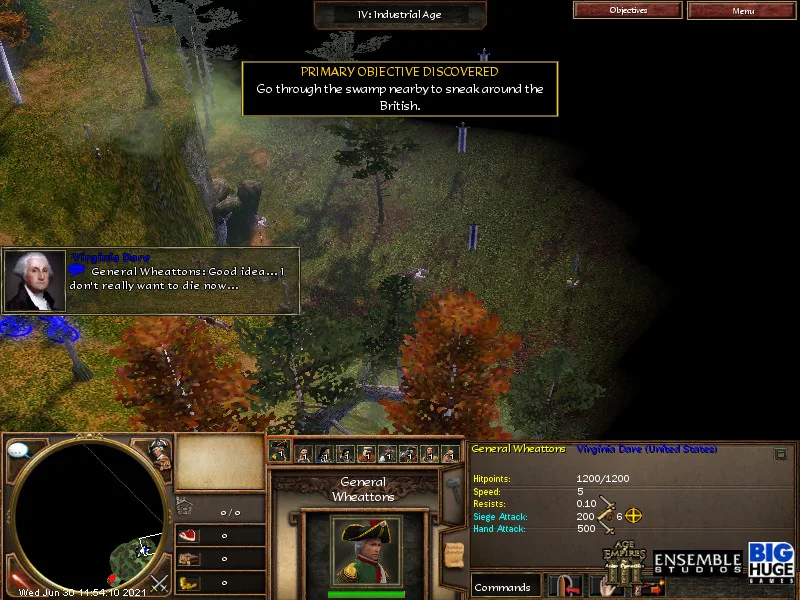Click the red flare signal button

(17, 580)
